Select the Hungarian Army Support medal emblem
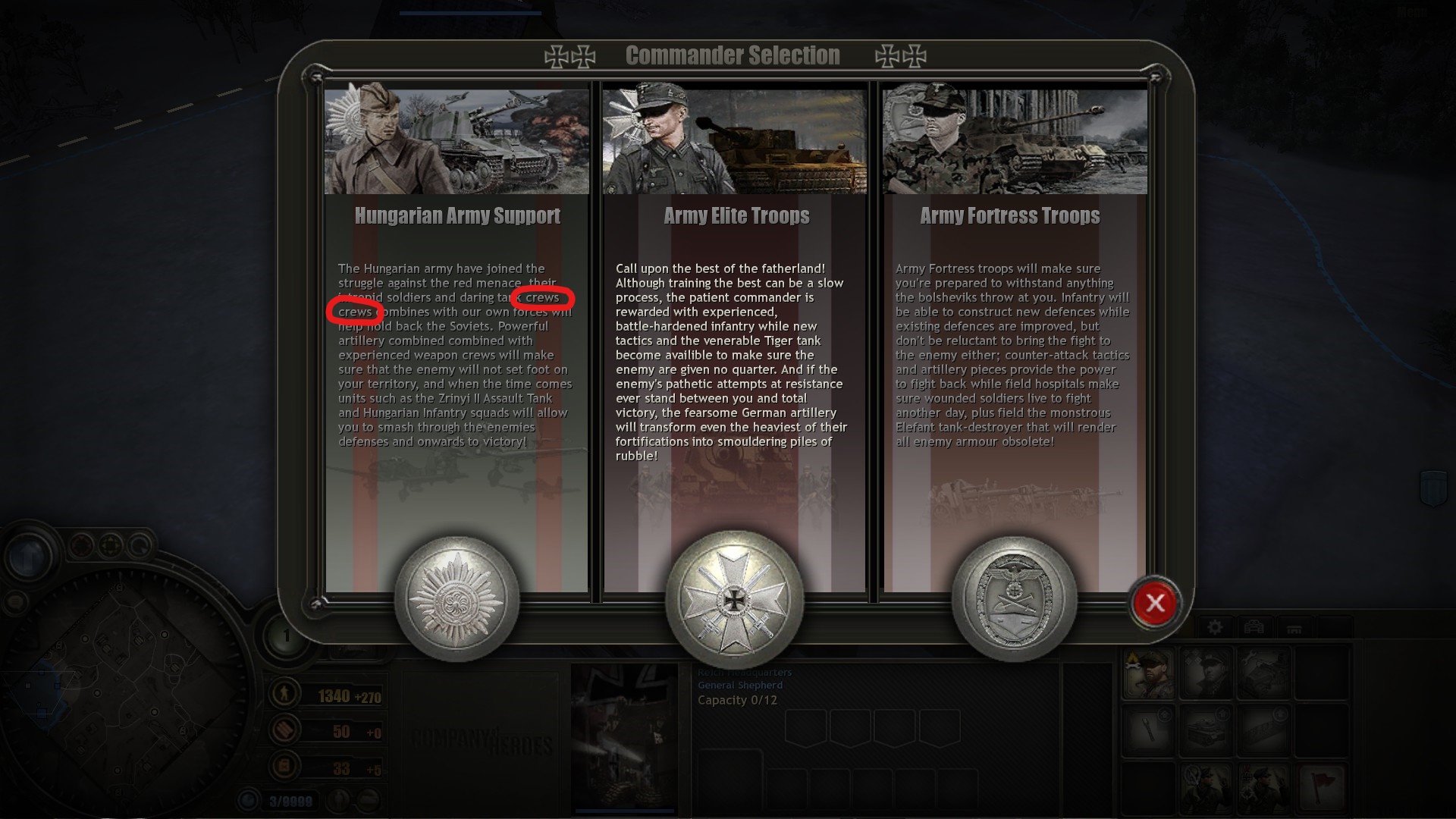1456x819 pixels. (x=457, y=599)
